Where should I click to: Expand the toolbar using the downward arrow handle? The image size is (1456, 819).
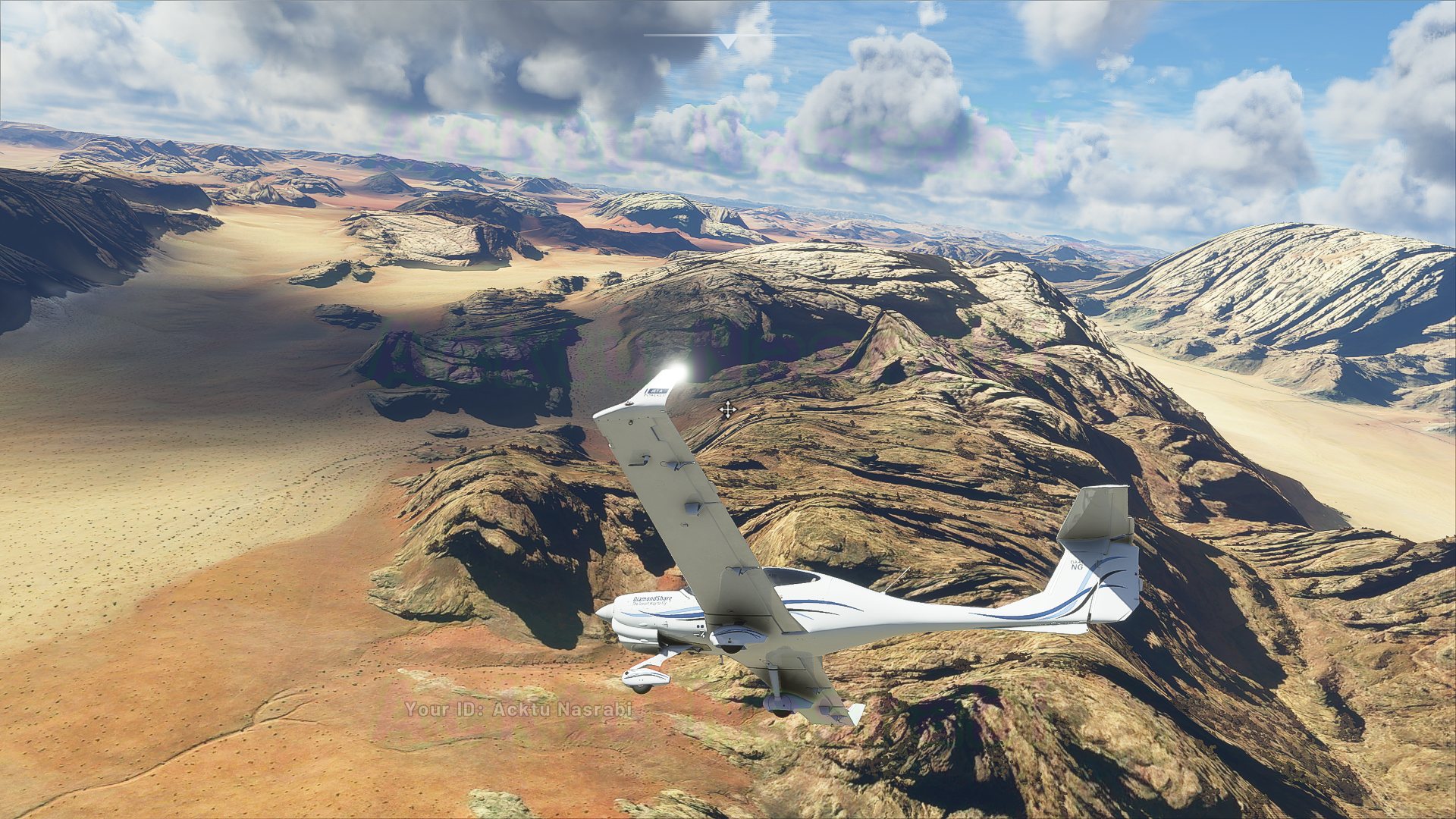pos(727,41)
